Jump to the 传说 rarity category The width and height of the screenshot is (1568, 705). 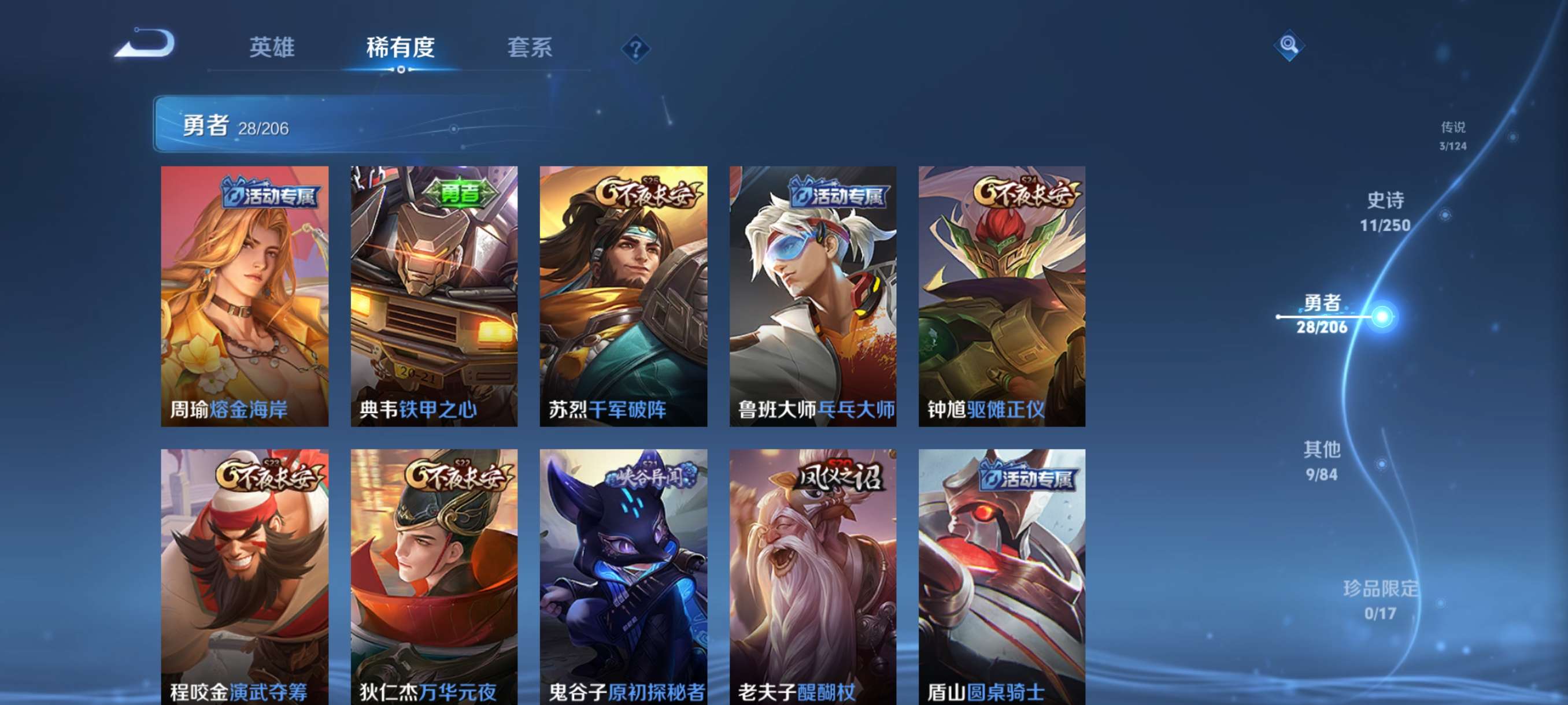point(1454,138)
